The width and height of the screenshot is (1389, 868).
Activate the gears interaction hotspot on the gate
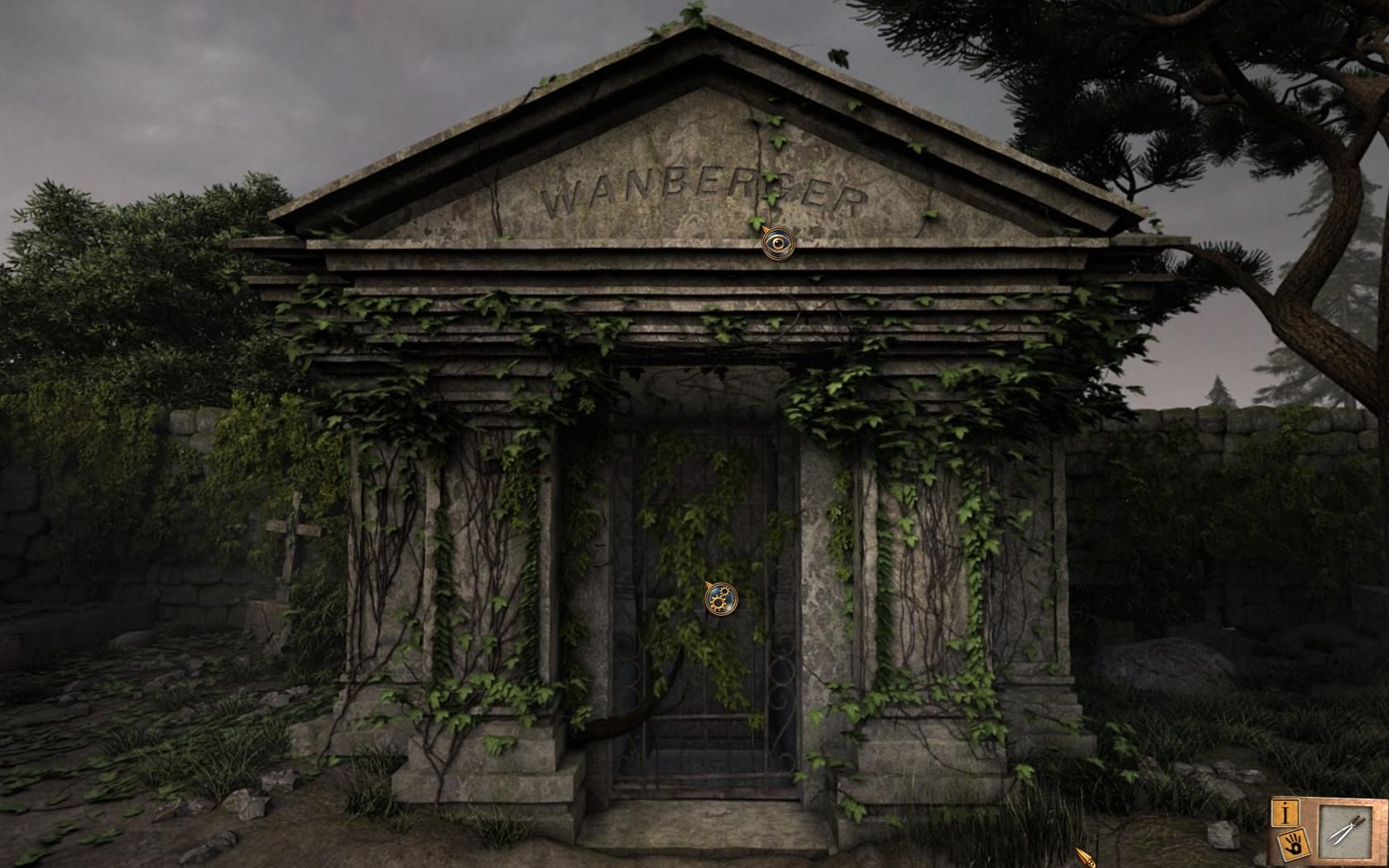(721, 598)
